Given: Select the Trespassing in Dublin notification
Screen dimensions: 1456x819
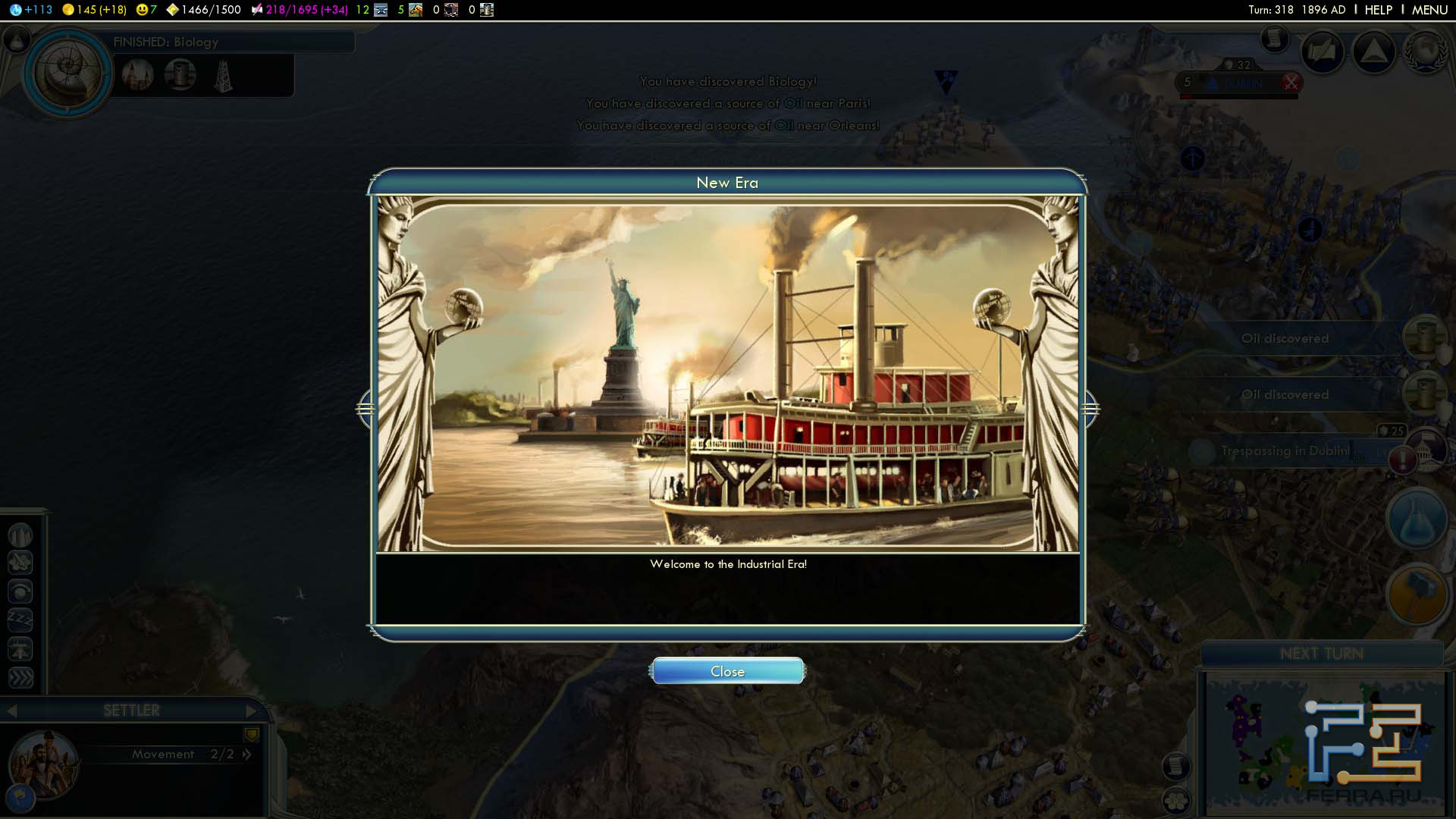Looking at the screenshot, I should tap(1285, 450).
